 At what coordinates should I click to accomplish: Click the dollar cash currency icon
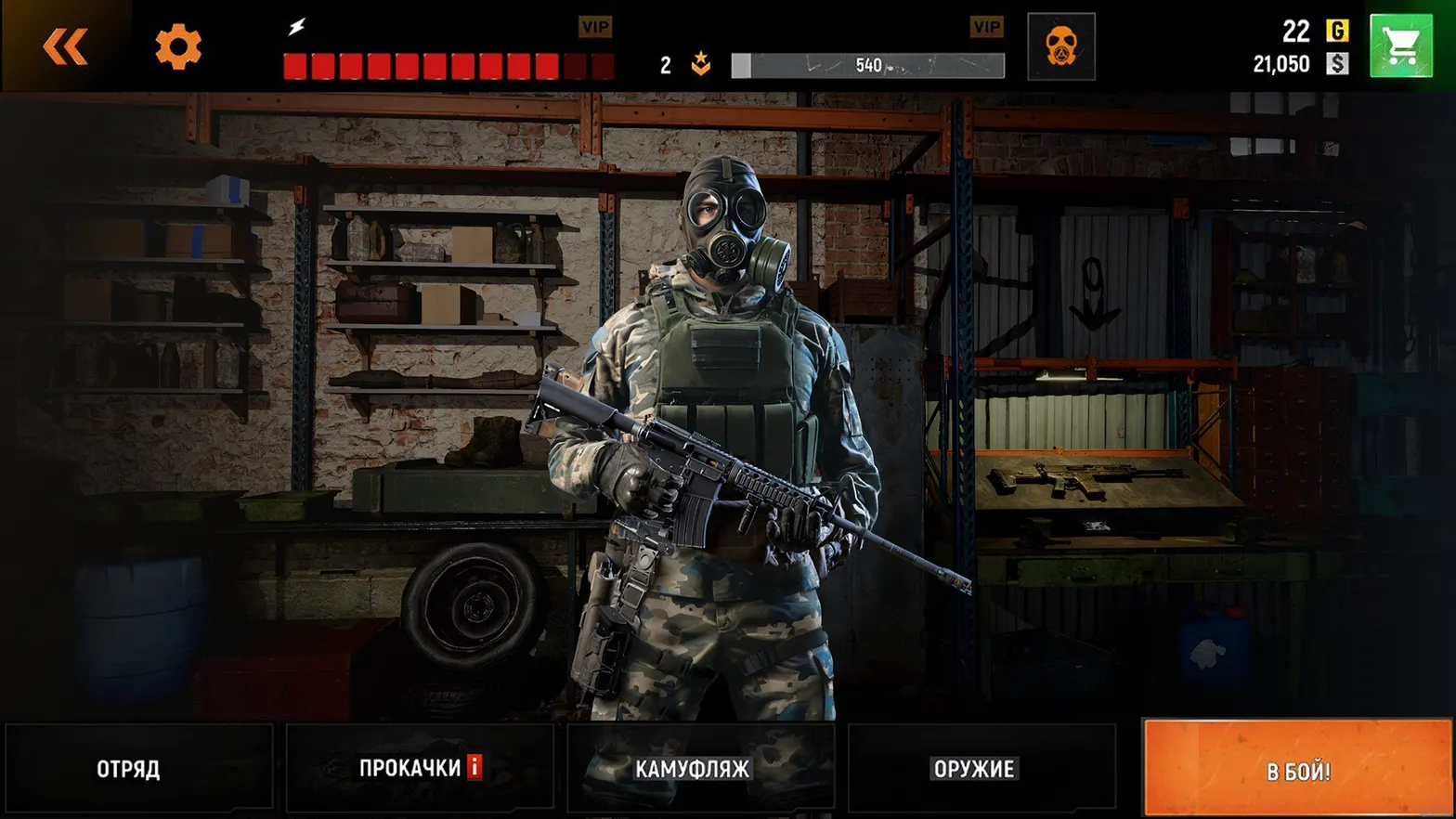tap(1337, 64)
